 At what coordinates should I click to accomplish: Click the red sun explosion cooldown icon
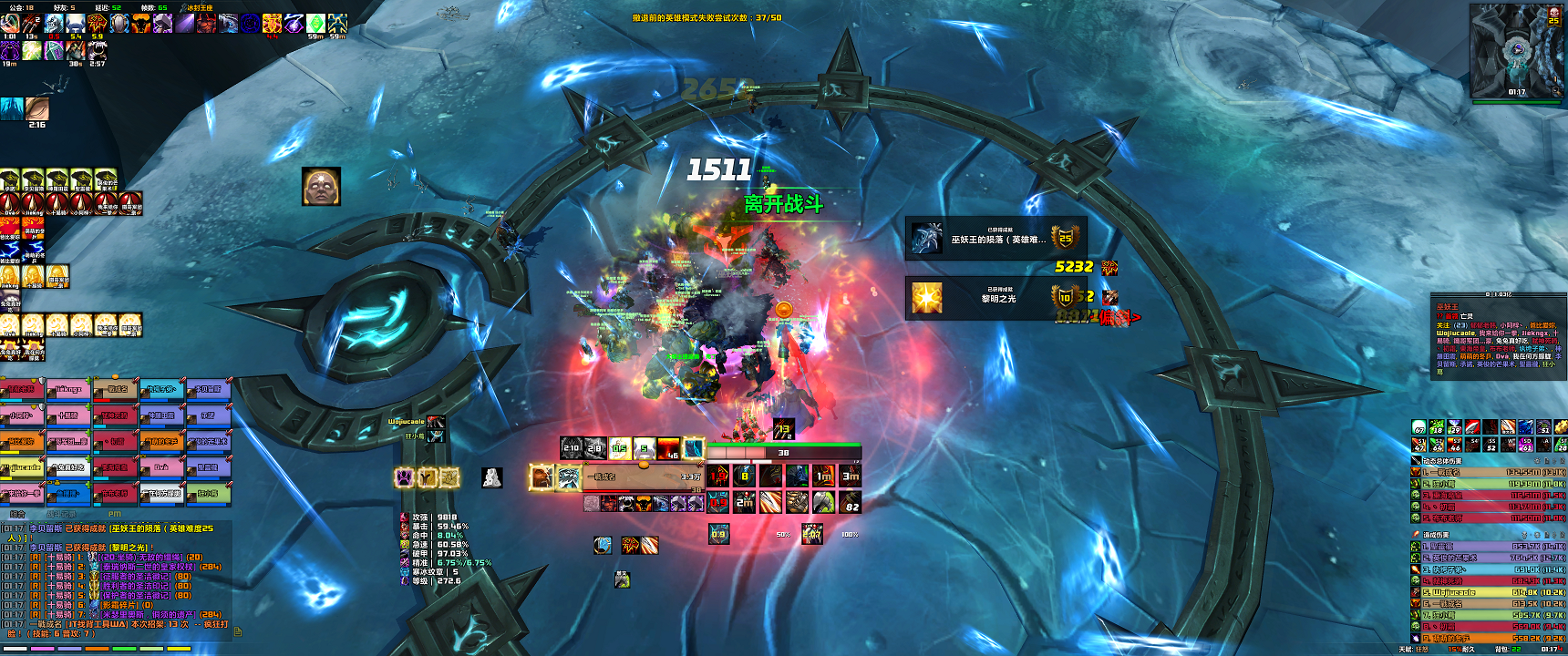point(668,448)
